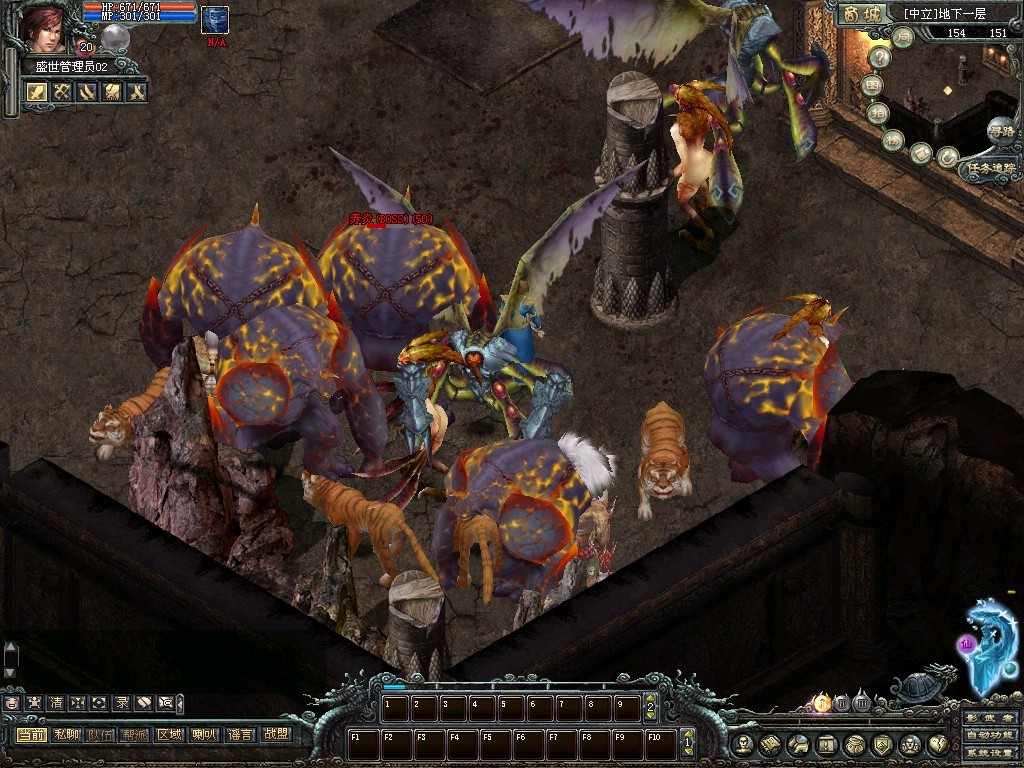Viewport: 1024px width, 768px height.
Task: Click the 清 clear chat button
Action: tap(56, 703)
